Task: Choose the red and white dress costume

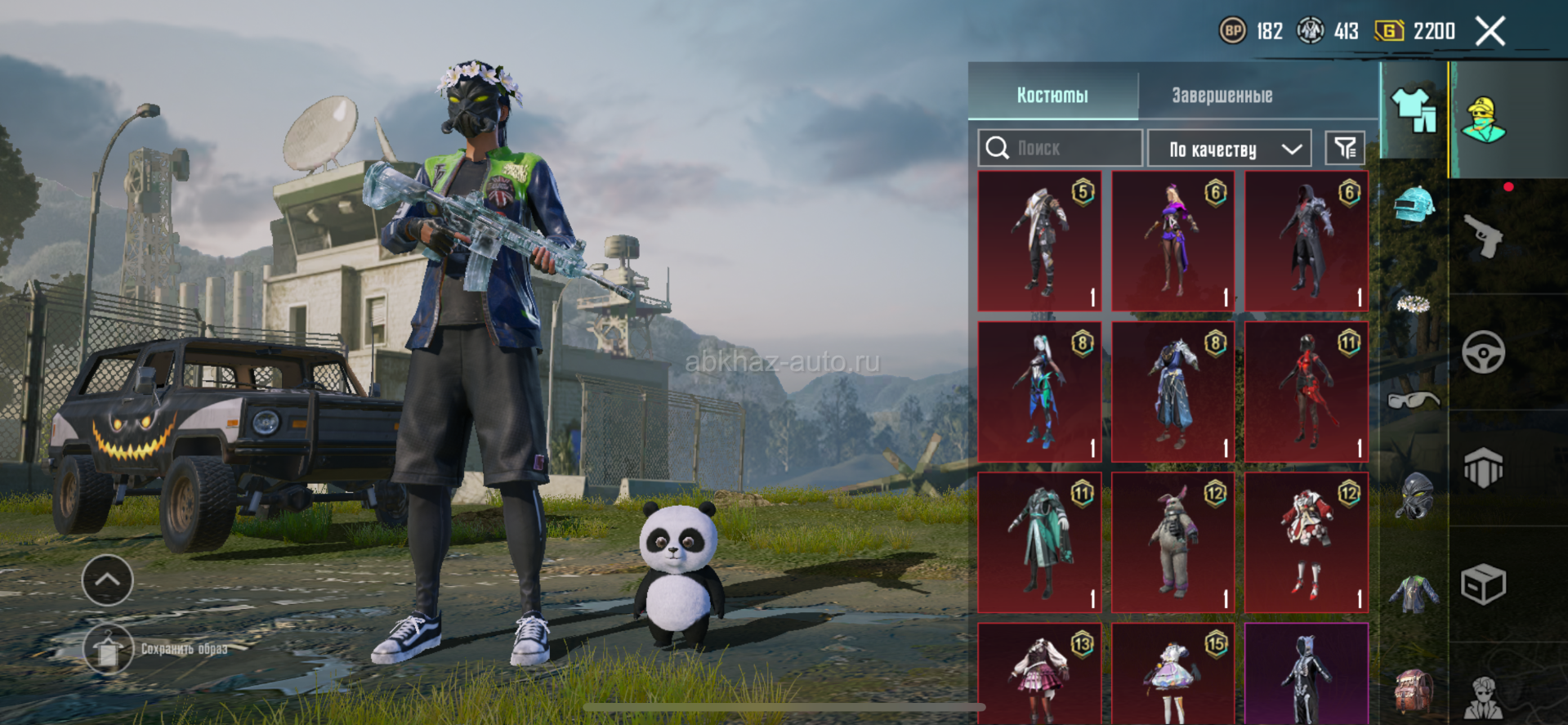Action: [1306, 542]
